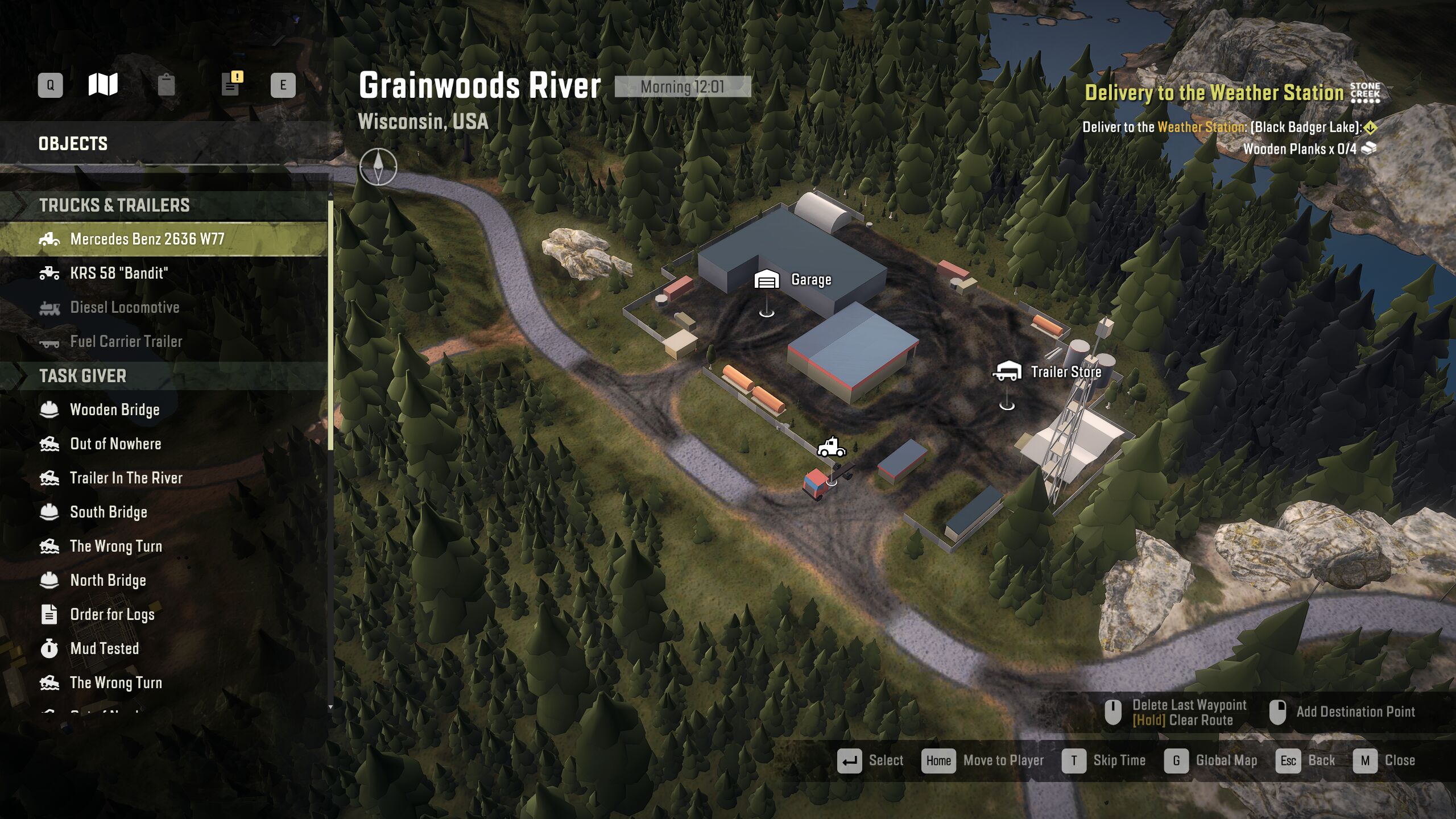Open the clipboard tab

tap(166, 85)
